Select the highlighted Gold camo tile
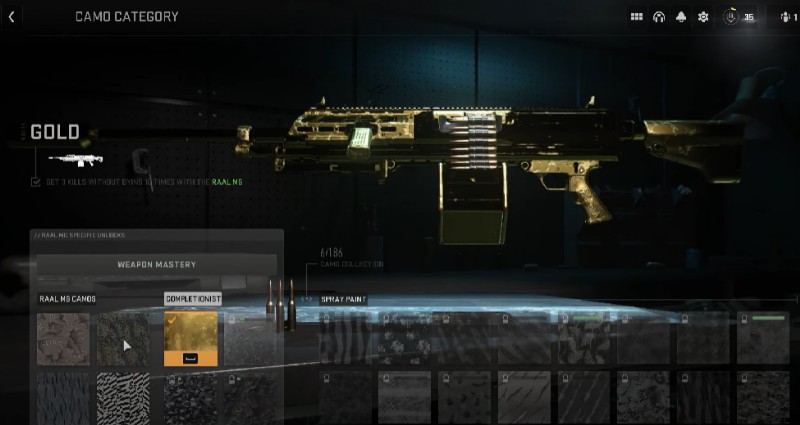The width and height of the screenshot is (800, 425). (x=190, y=338)
